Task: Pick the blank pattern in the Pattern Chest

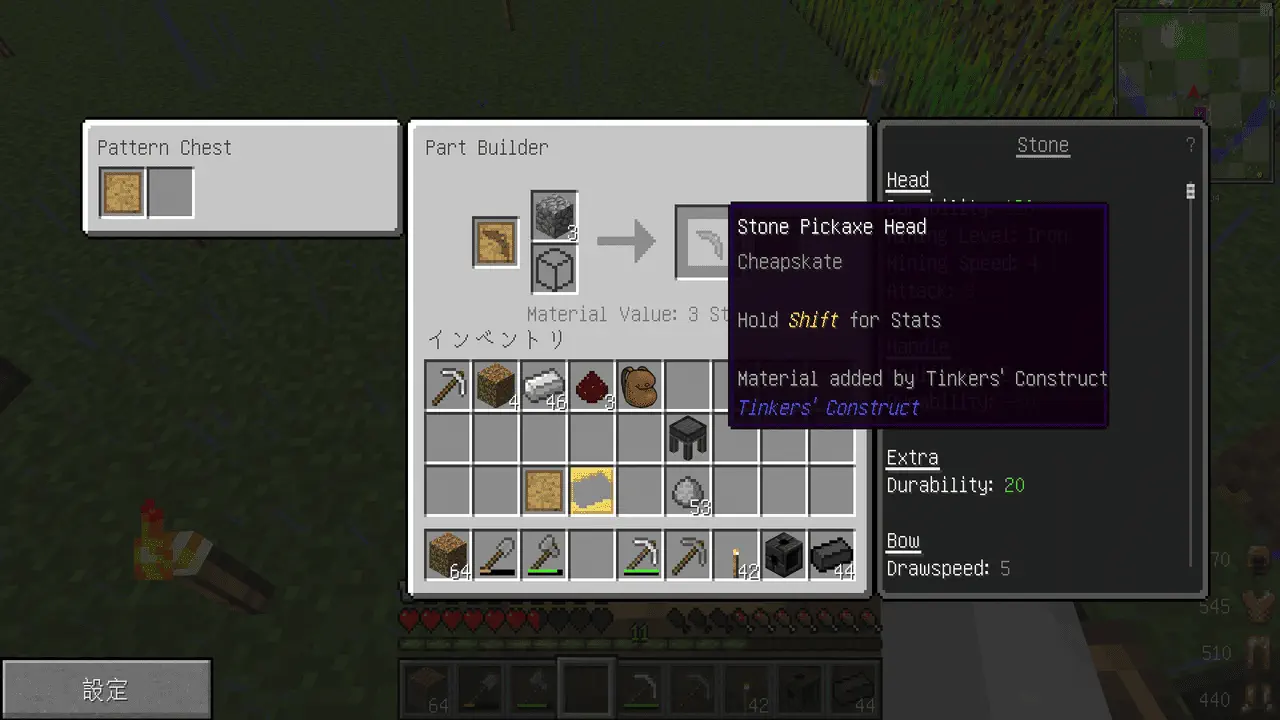Action: point(123,192)
